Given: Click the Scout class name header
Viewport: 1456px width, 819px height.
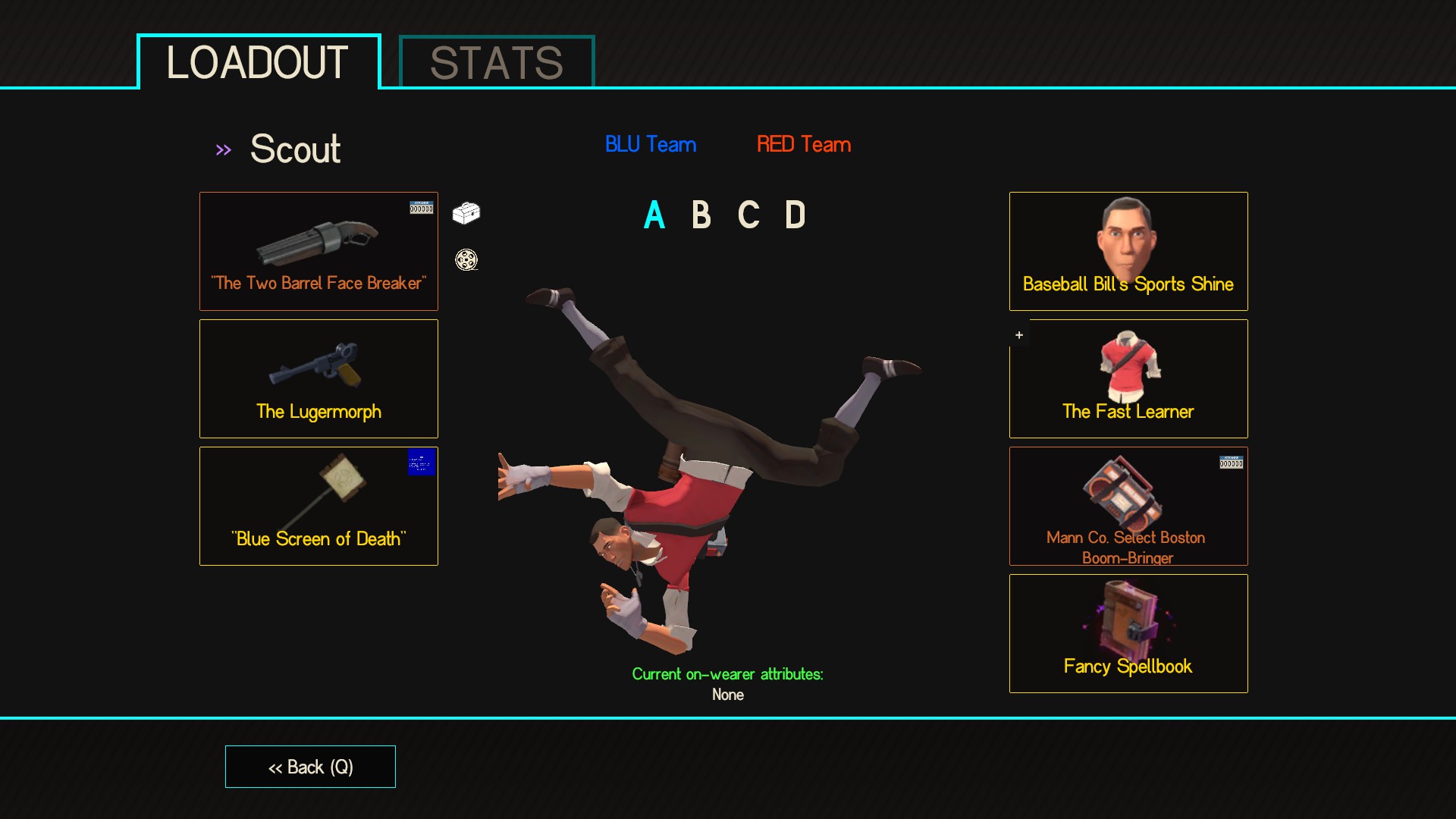Looking at the screenshot, I should 295,149.
